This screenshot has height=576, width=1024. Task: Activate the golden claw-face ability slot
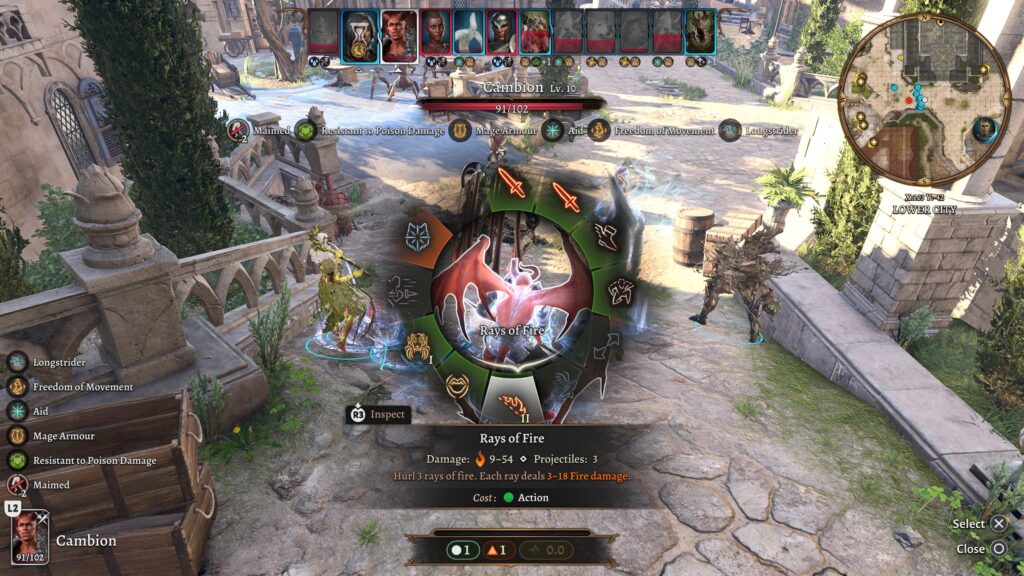(418, 346)
